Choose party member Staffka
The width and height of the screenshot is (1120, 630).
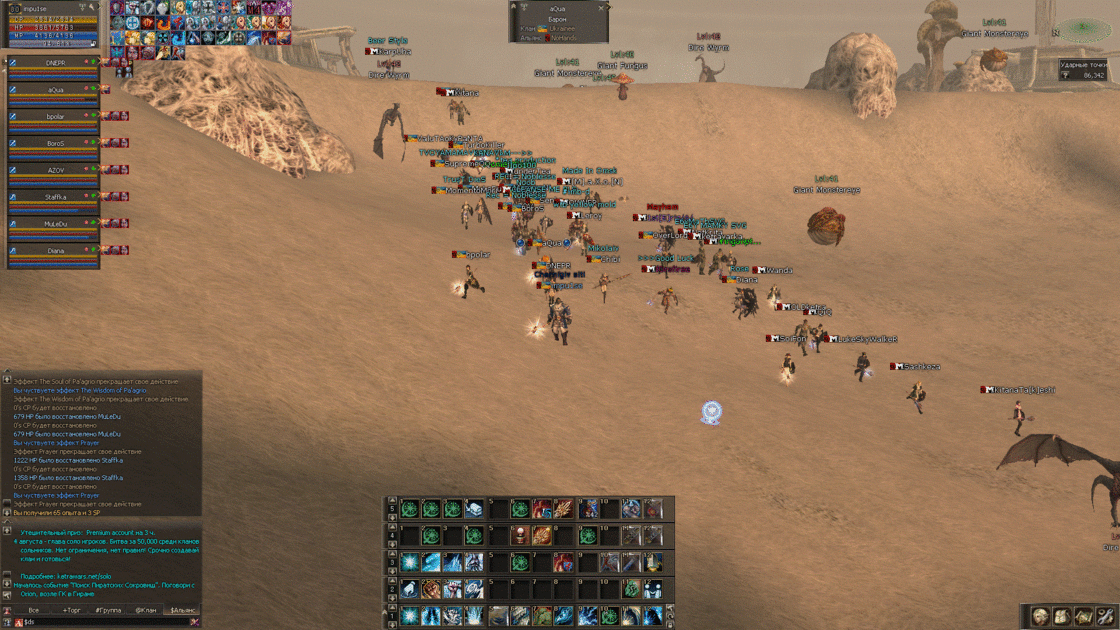click(x=55, y=198)
